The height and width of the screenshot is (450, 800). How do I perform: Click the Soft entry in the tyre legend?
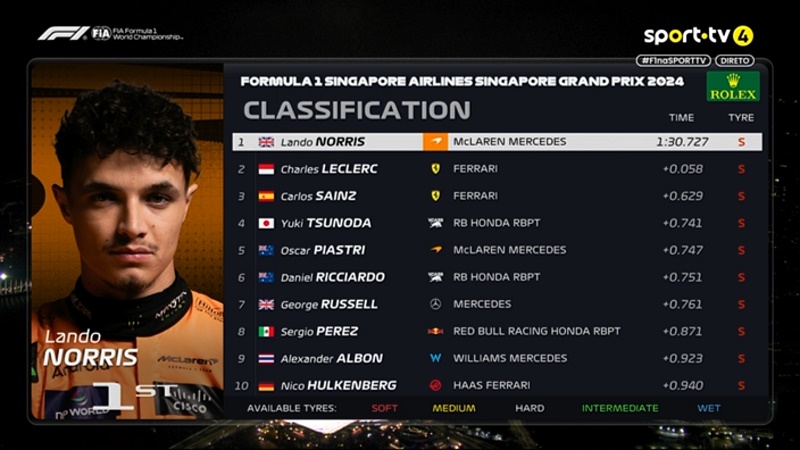click(385, 408)
